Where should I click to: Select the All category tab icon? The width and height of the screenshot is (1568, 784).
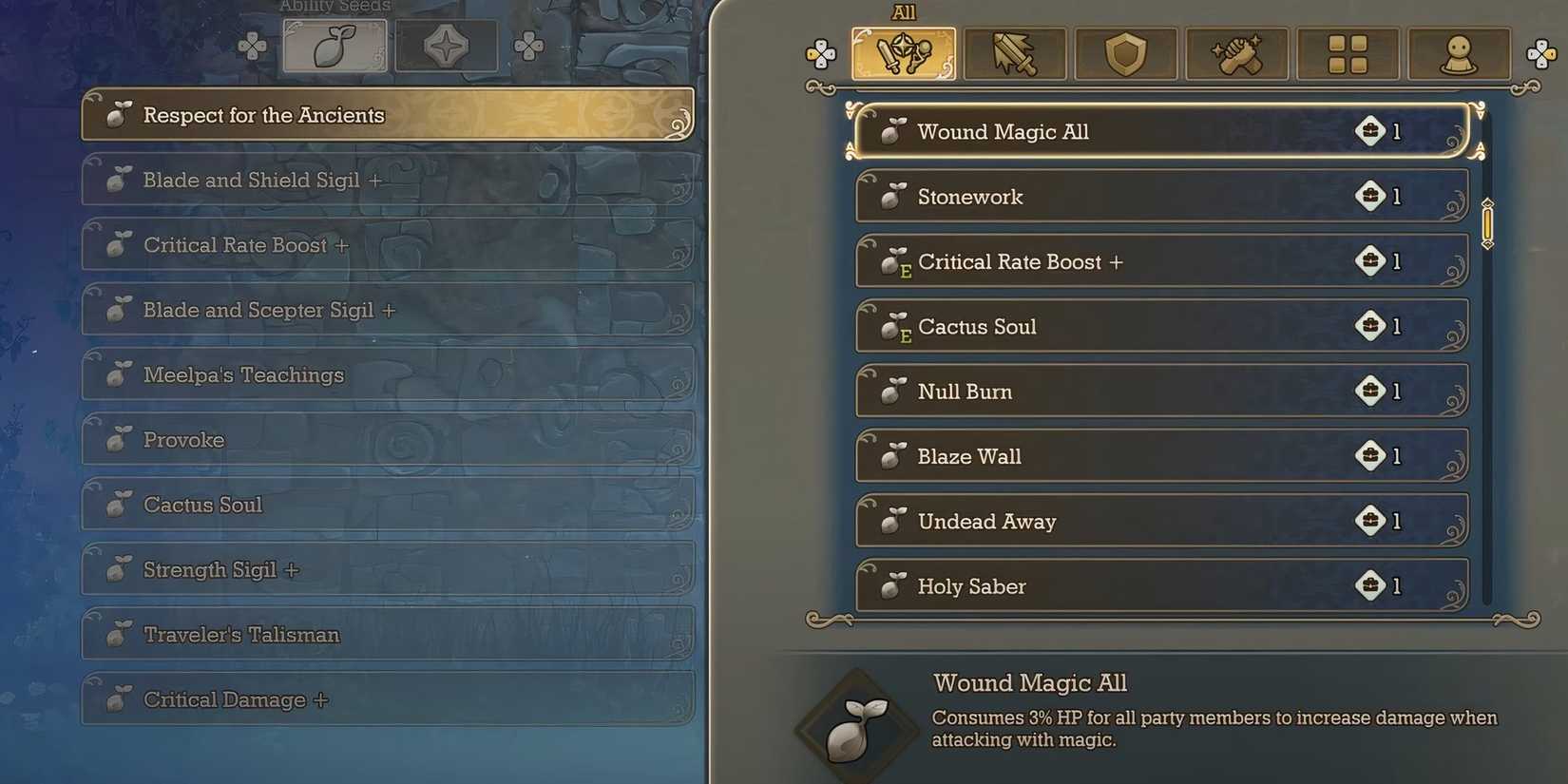click(x=903, y=54)
